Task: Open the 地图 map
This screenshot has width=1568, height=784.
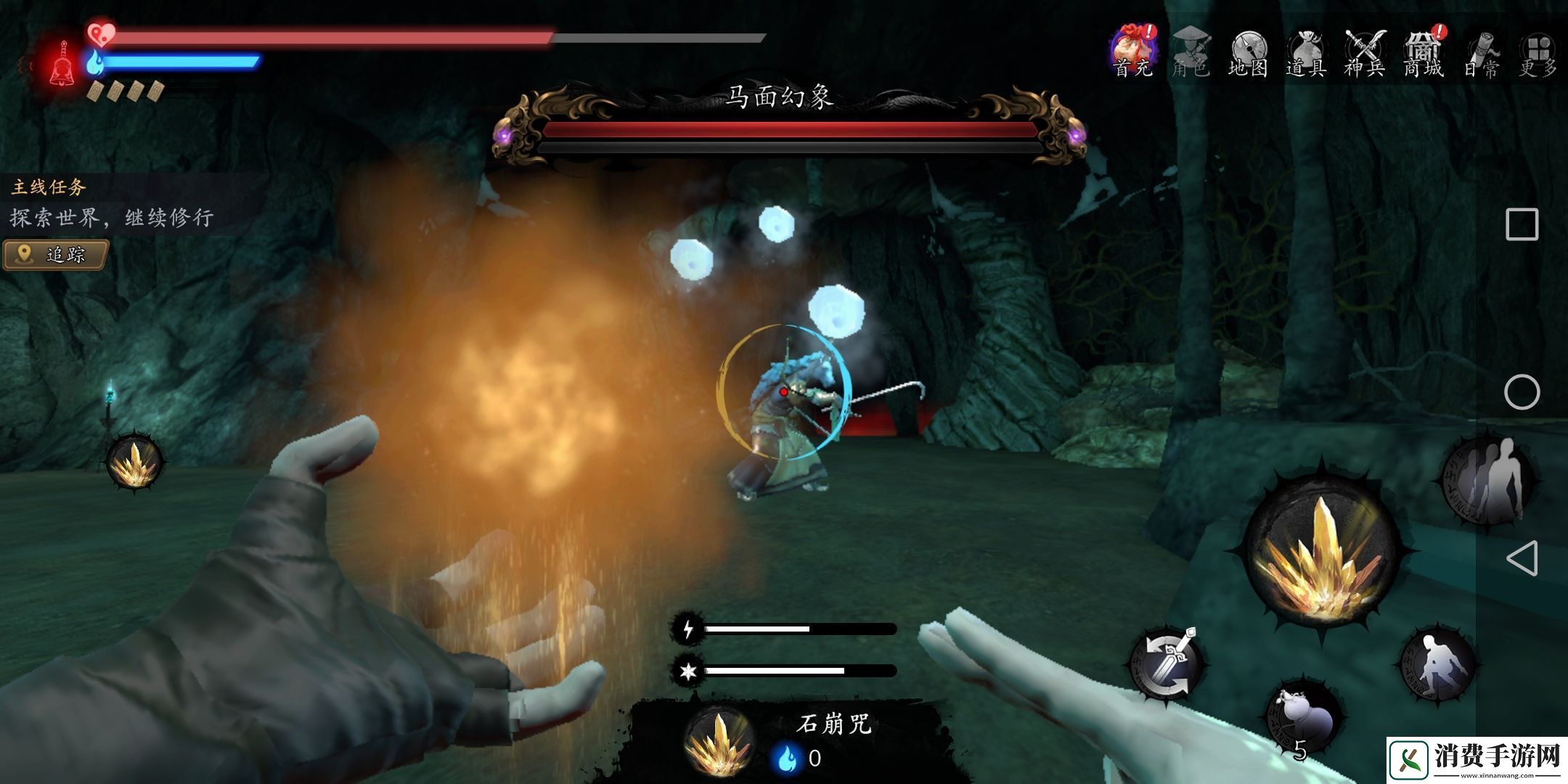Action: click(1249, 52)
